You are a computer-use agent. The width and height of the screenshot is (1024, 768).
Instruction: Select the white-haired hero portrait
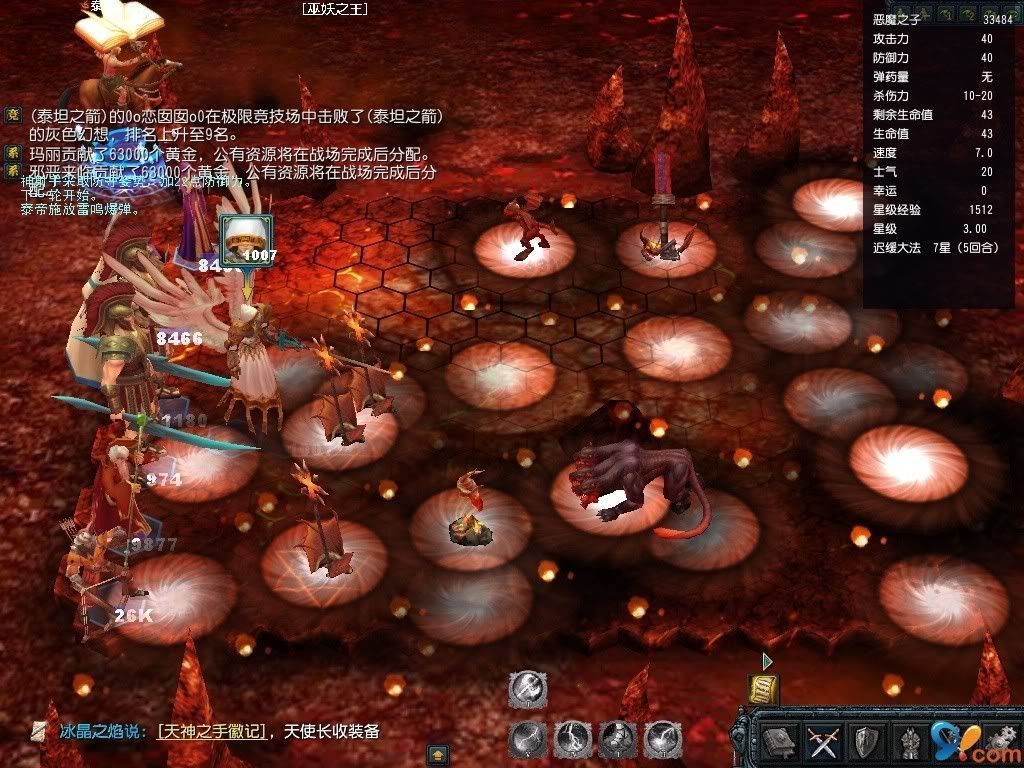[240, 237]
